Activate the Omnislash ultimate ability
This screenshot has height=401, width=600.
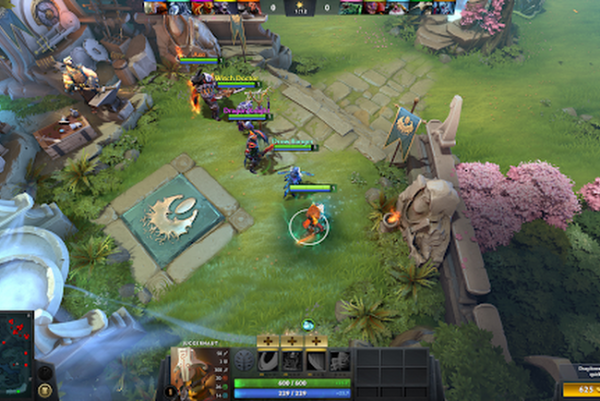pos(340,361)
